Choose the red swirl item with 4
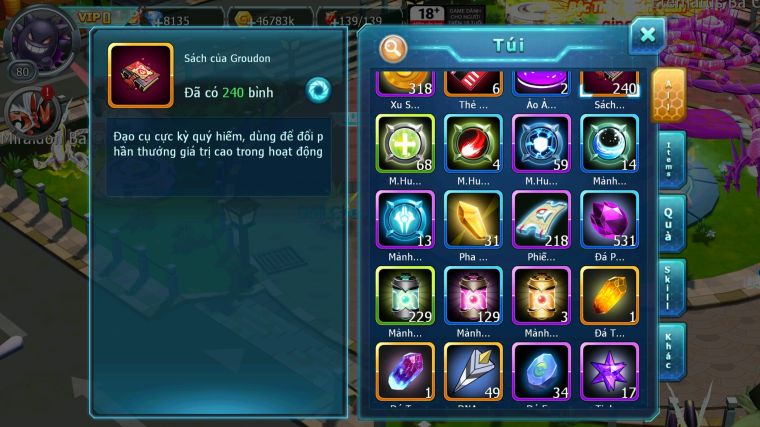Viewport: 760px width, 427px height. (x=473, y=143)
